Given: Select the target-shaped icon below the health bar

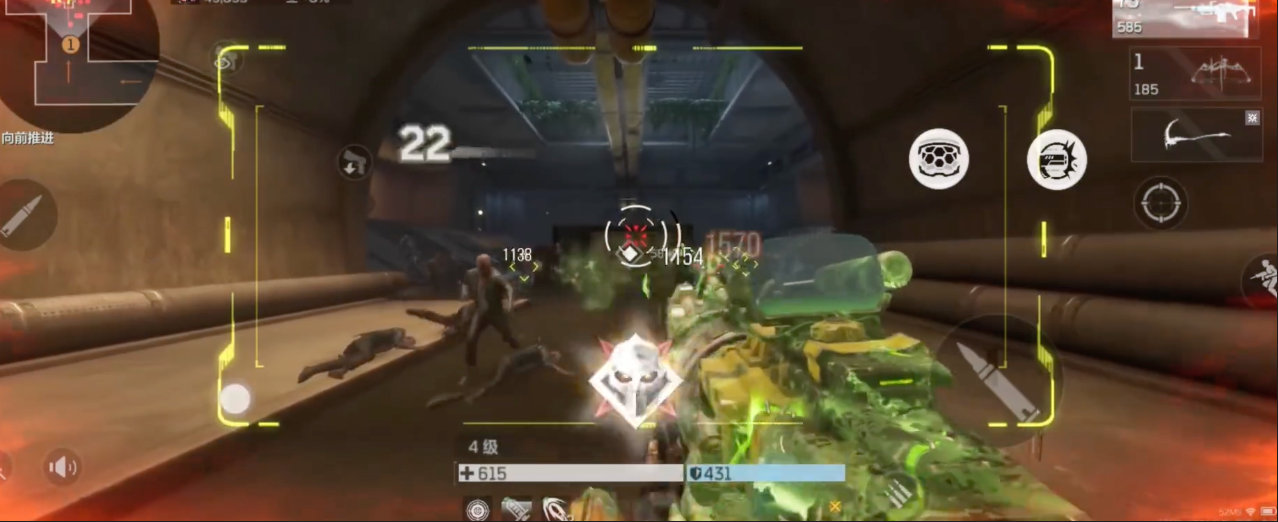Looking at the screenshot, I should coord(478,508).
